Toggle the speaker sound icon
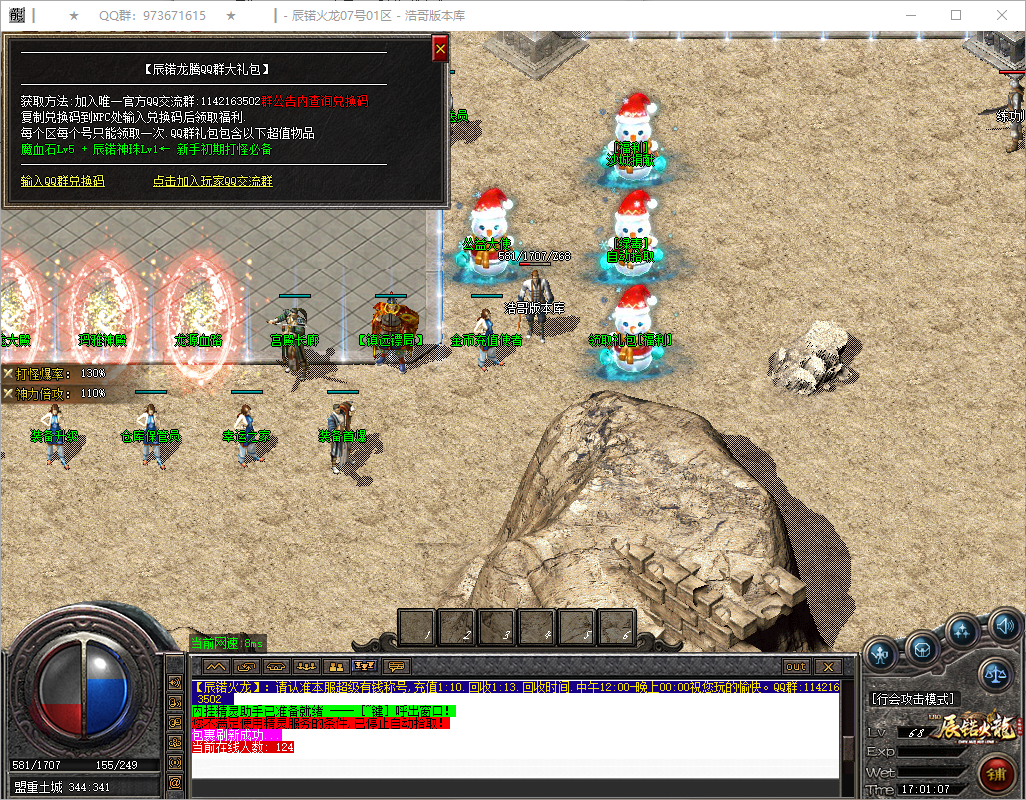 (x=1003, y=628)
